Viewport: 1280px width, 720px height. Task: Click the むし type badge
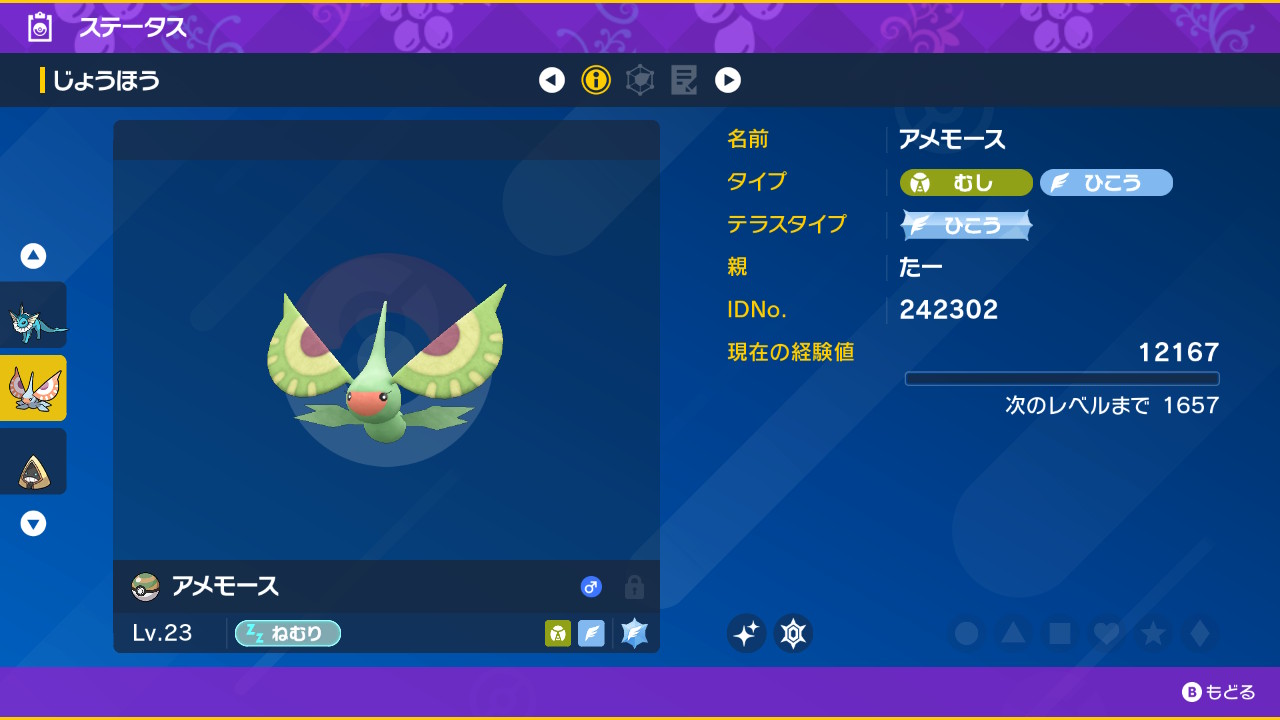(964, 182)
